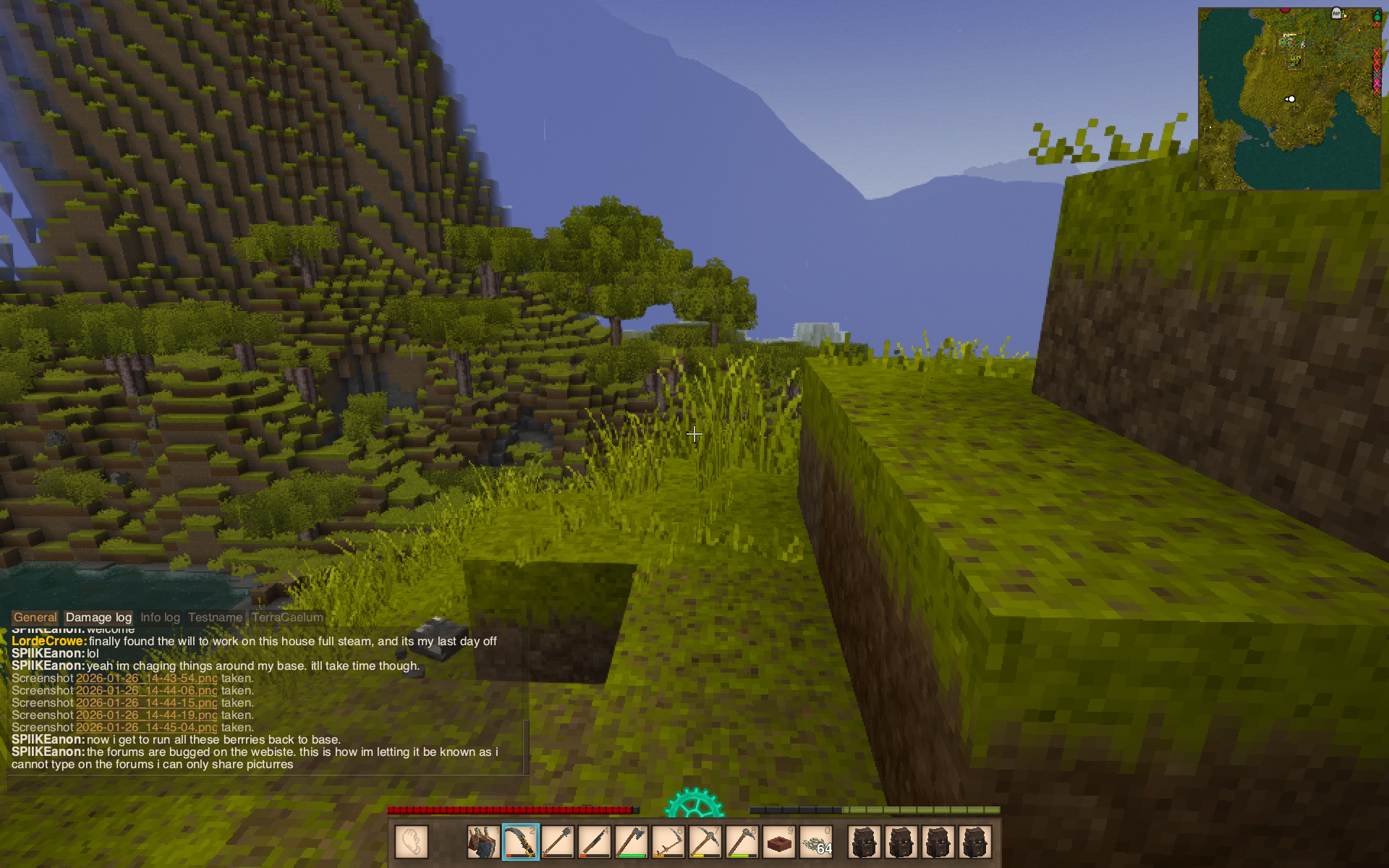Select the TerraCaelum chat tab

[287, 618]
